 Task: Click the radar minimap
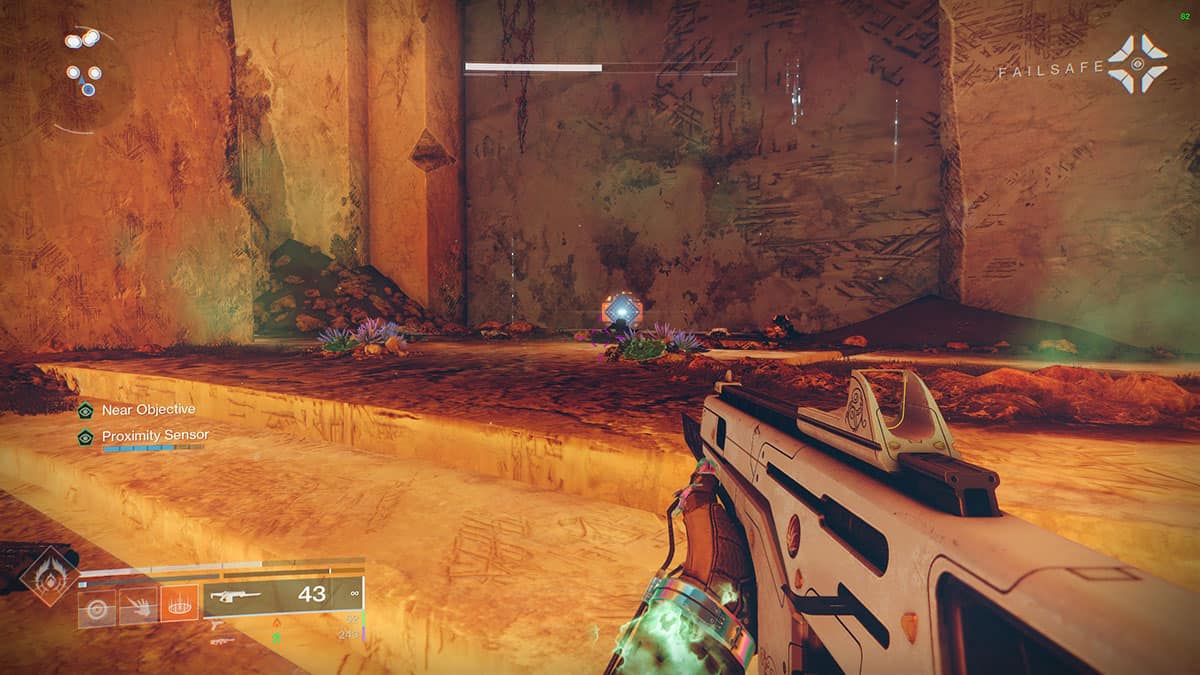coord(88,80)
